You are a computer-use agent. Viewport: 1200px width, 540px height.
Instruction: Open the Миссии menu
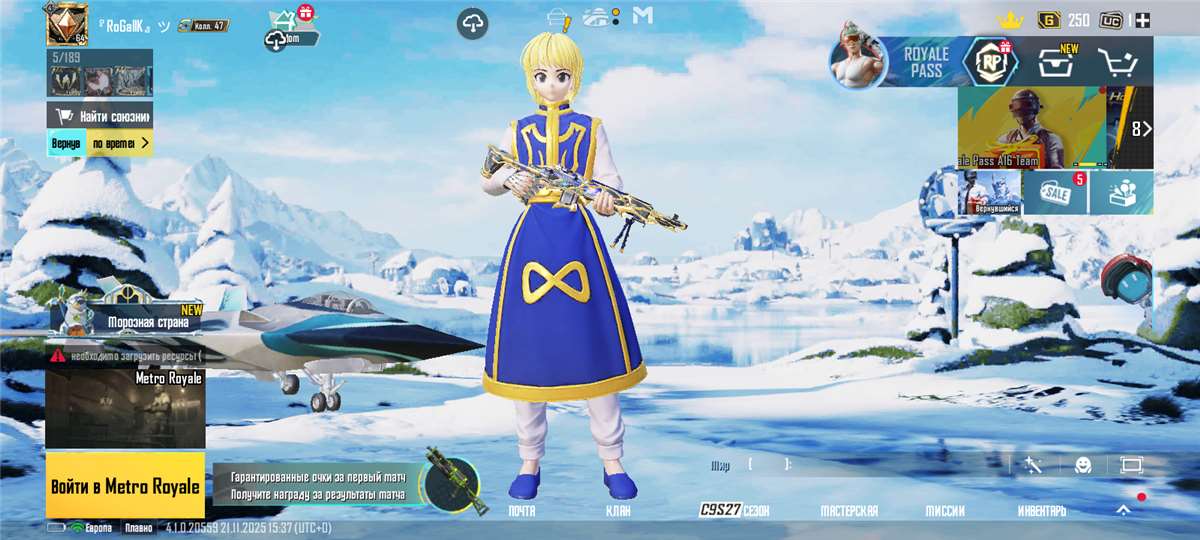(x=944, y=510)
